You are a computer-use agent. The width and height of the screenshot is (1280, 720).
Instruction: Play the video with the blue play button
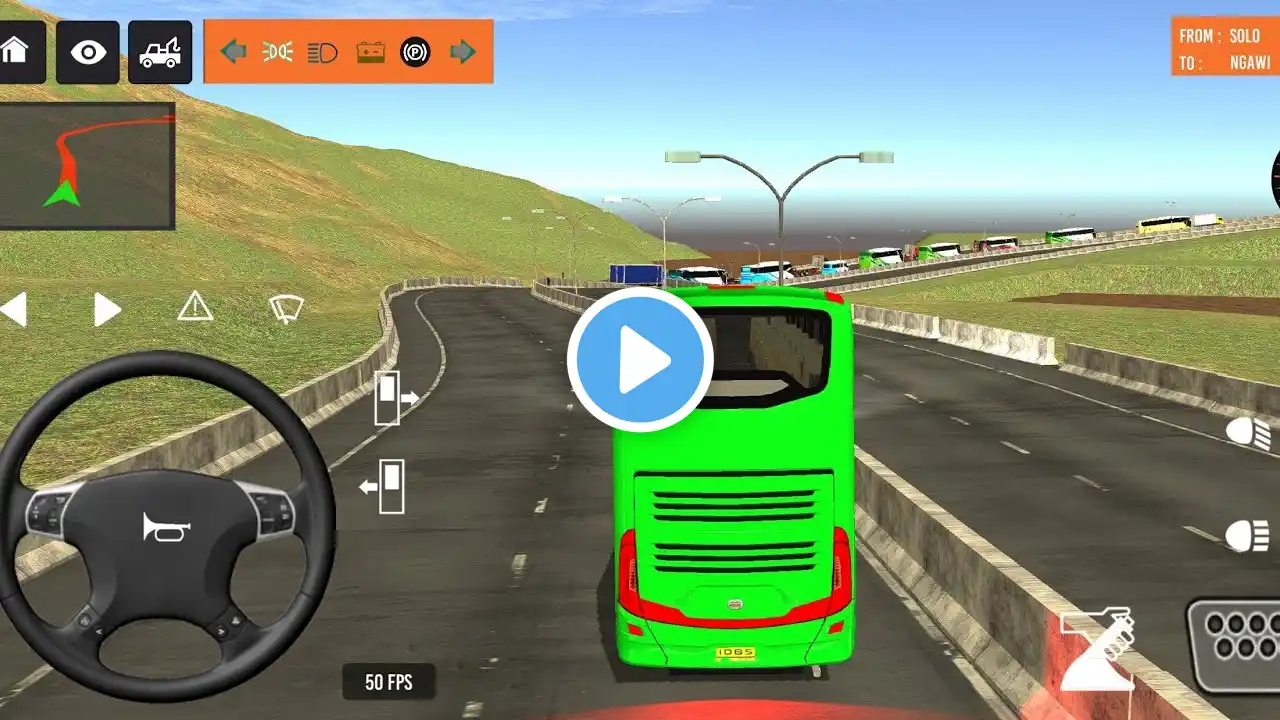640,360
